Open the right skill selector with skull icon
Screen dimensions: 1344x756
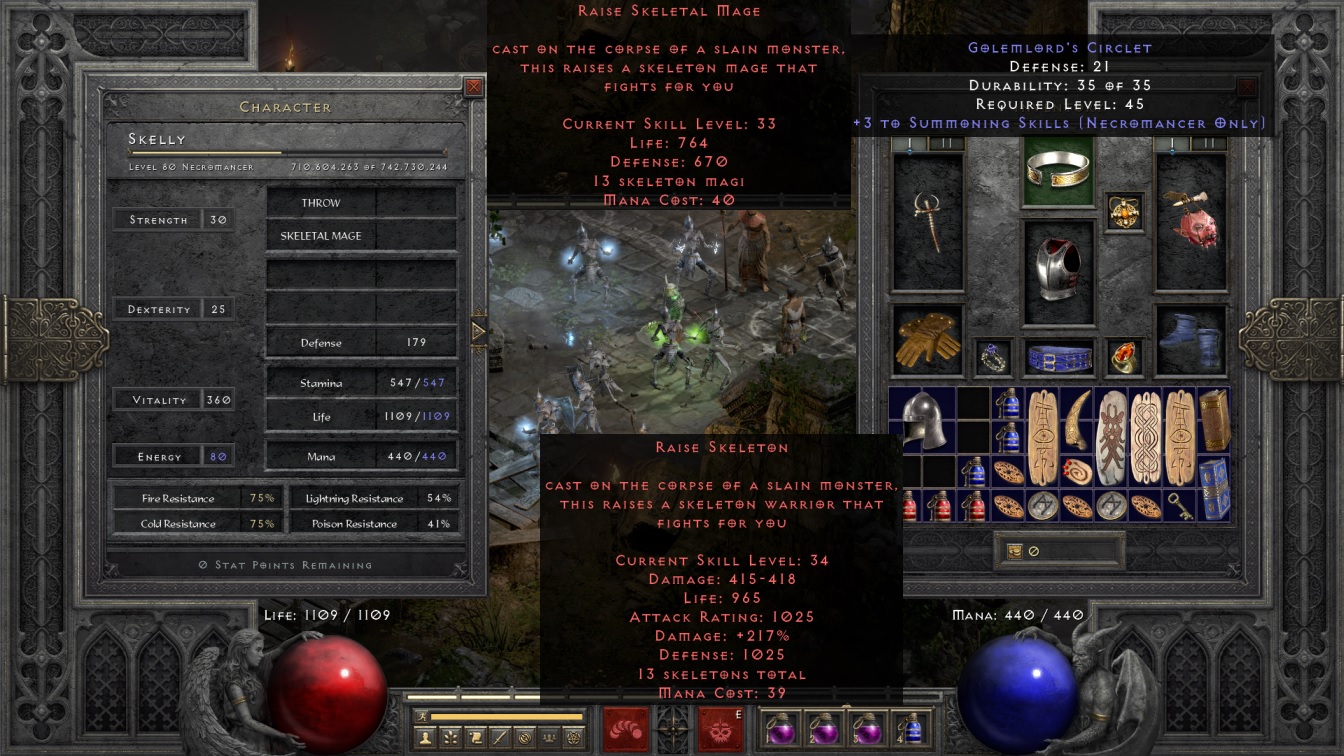coord(719,729)
